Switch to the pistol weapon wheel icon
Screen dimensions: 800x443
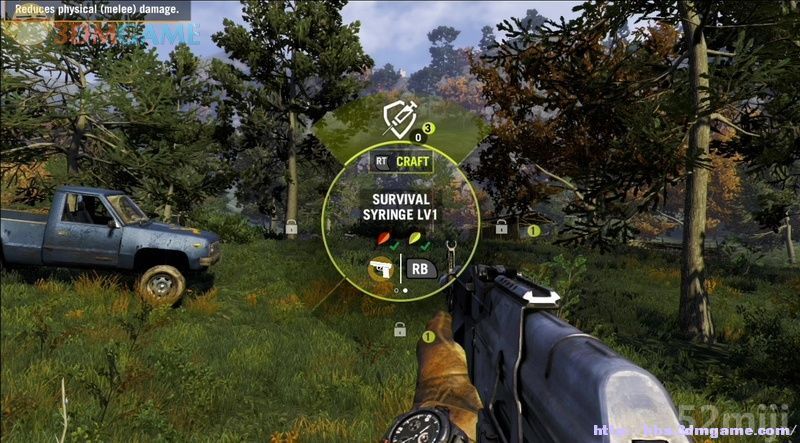click(380, 268)
